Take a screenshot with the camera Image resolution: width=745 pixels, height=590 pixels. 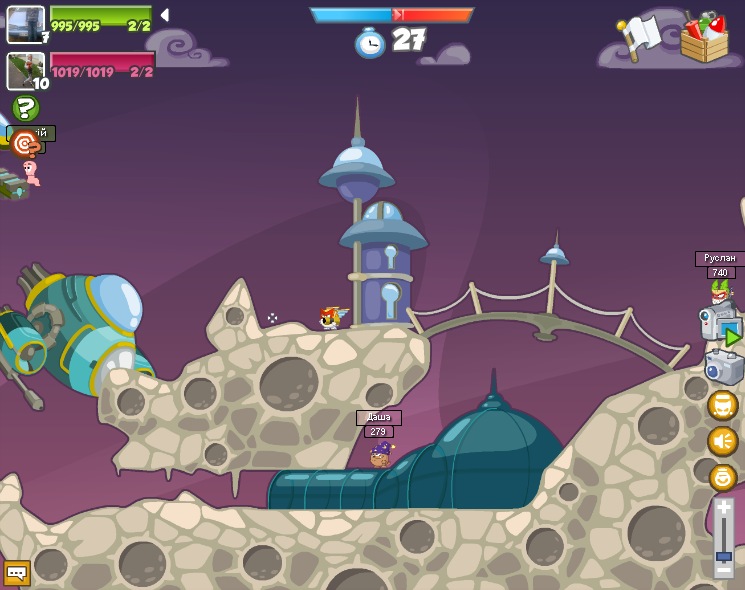pyautogui.click(x=723, y=367)
